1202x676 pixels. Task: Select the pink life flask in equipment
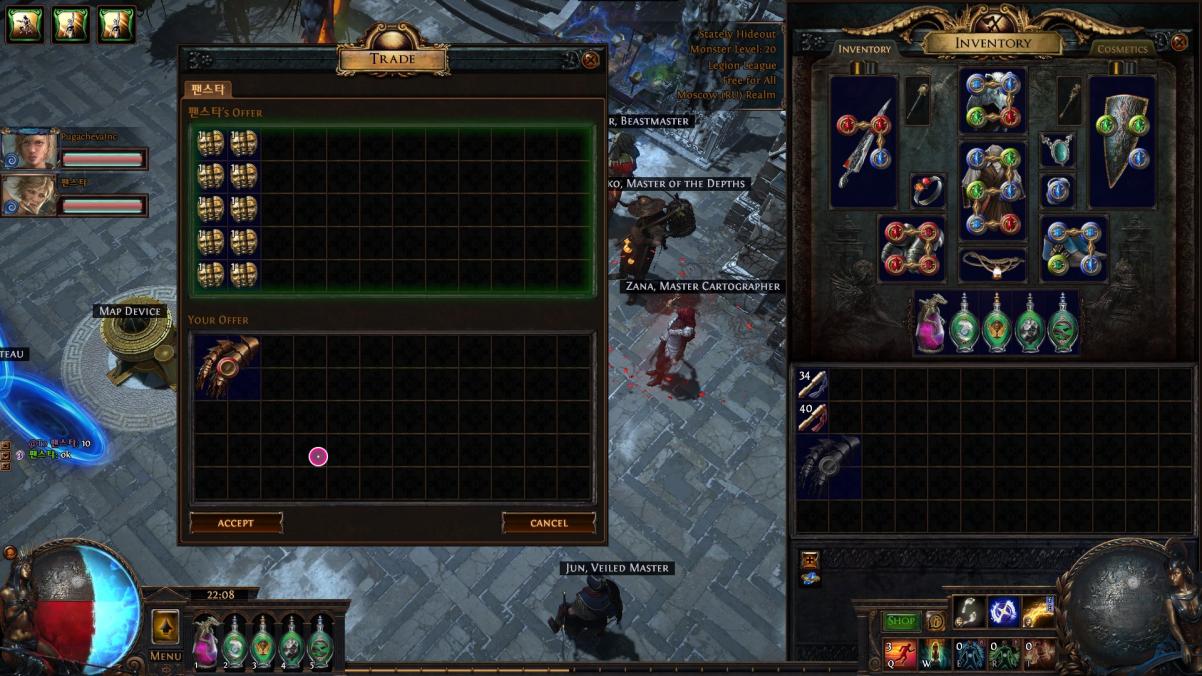pos(932,323)
